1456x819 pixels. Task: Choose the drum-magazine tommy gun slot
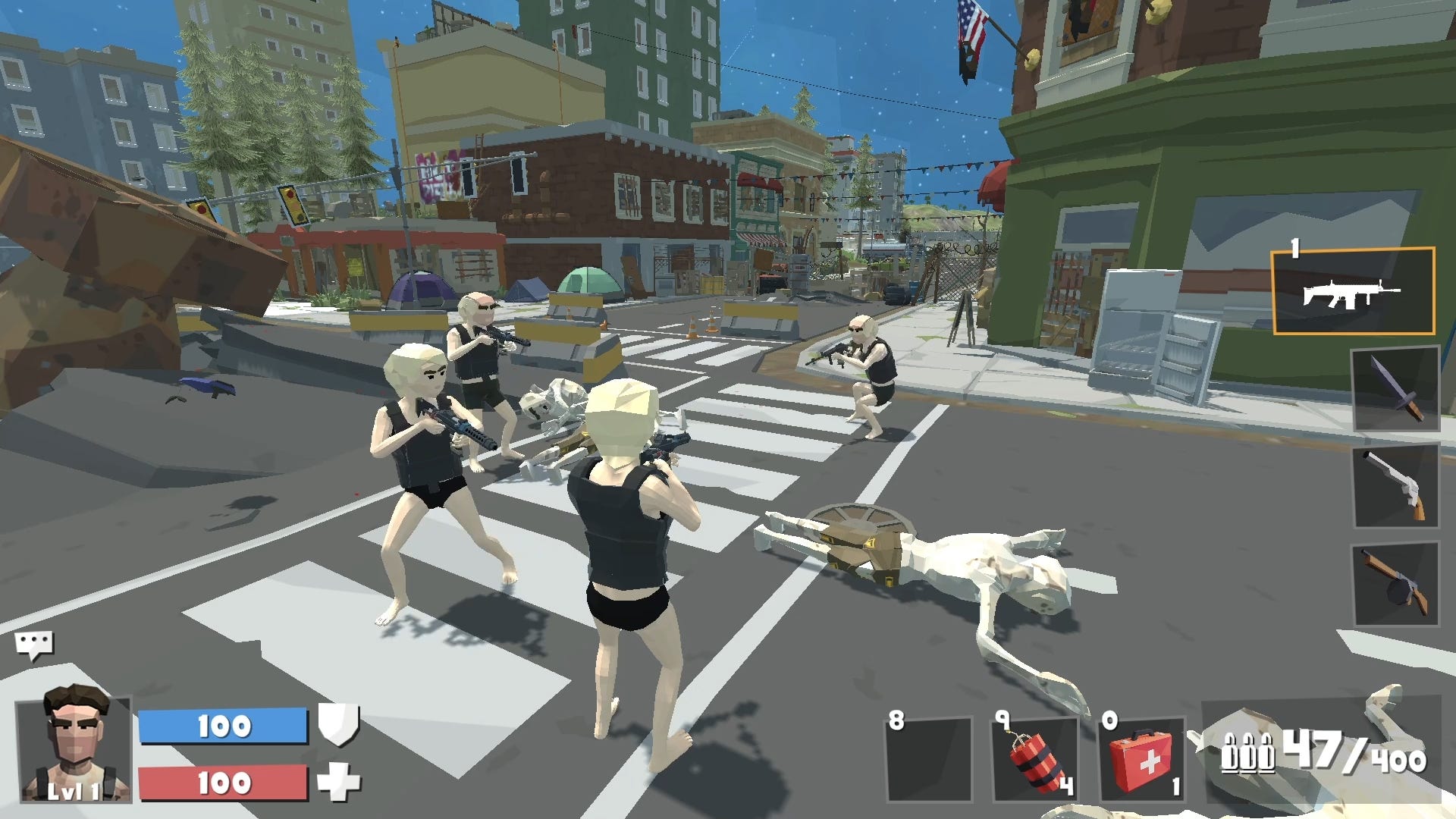[x=1395, y=583]
